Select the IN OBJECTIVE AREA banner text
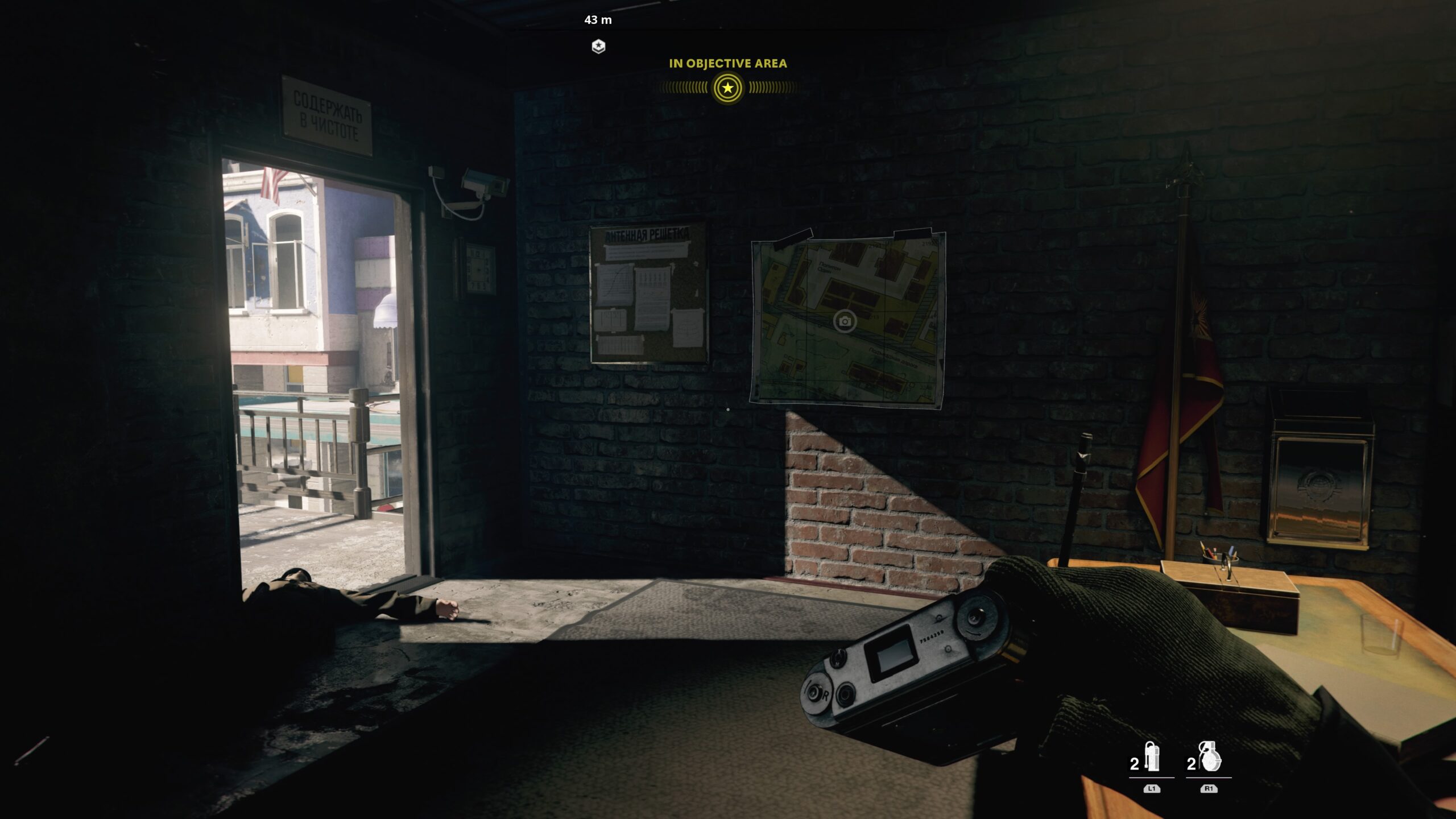 tap(729, 64)
